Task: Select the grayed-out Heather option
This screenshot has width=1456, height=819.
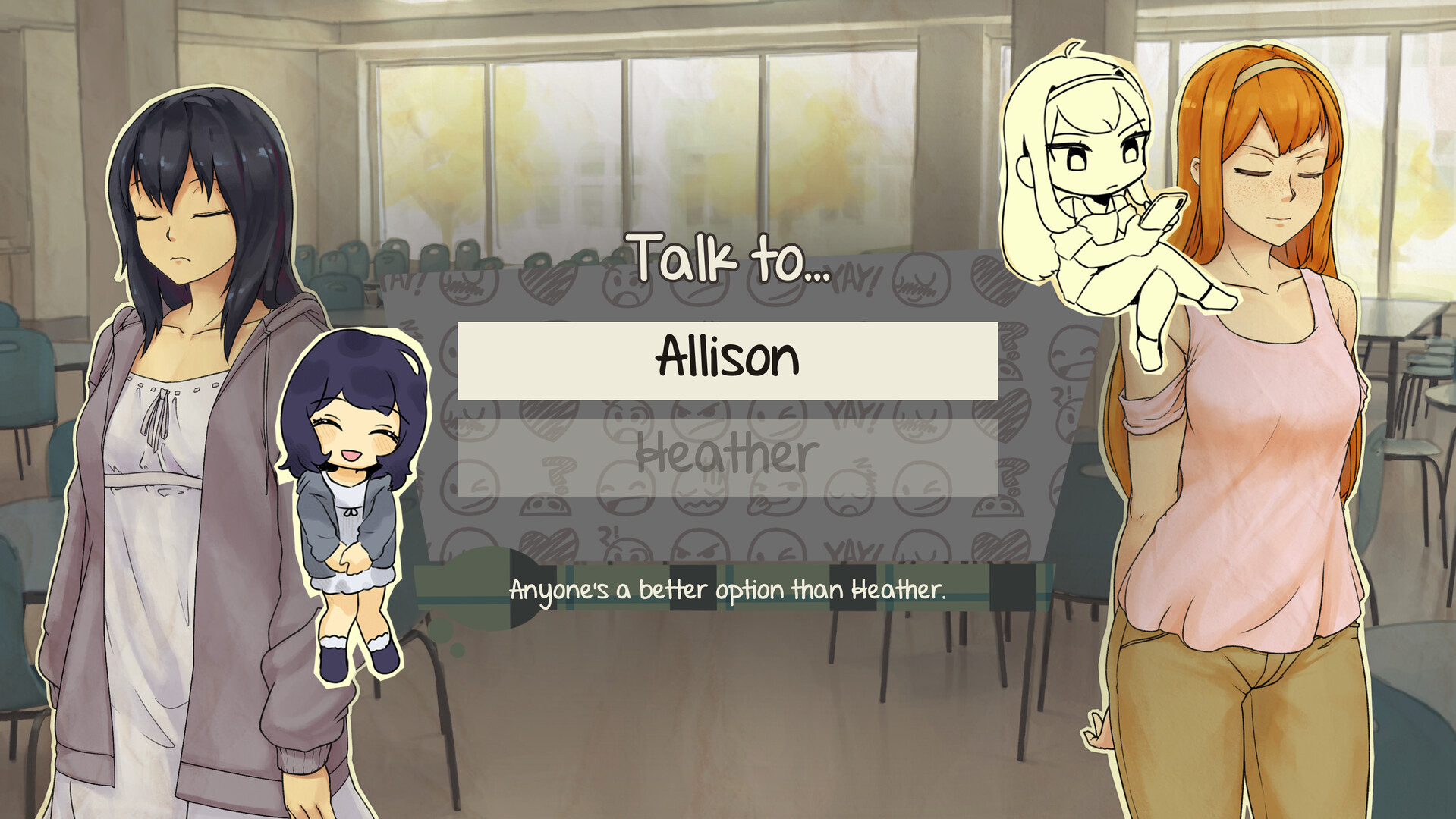Action: 728,455
